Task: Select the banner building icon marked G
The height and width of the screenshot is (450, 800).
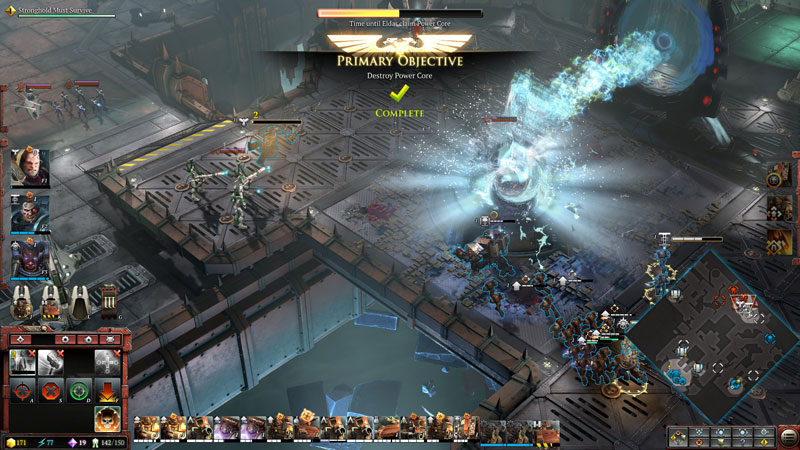Action: click(109, 301)
